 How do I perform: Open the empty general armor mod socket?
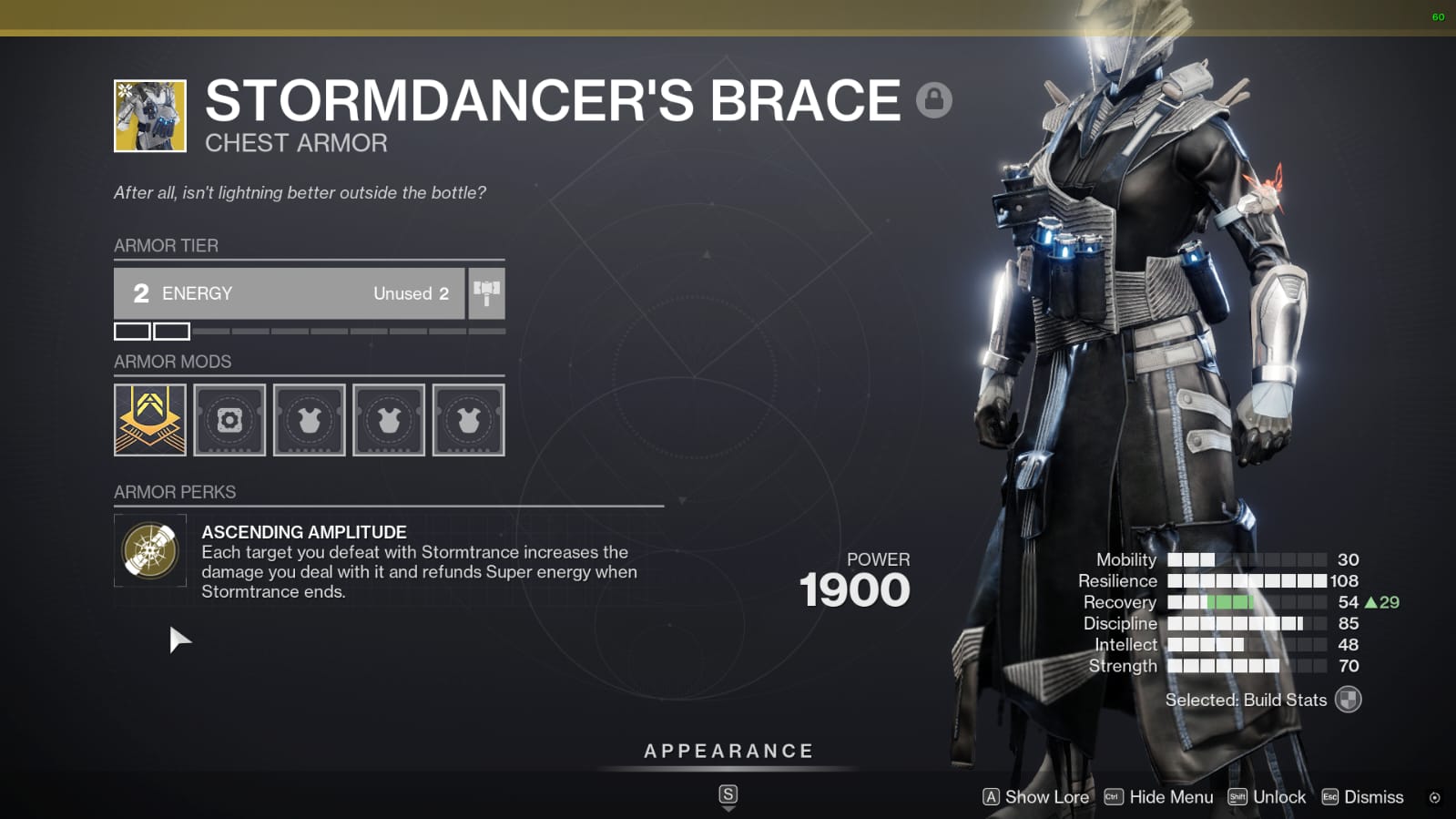click(229, 420)
